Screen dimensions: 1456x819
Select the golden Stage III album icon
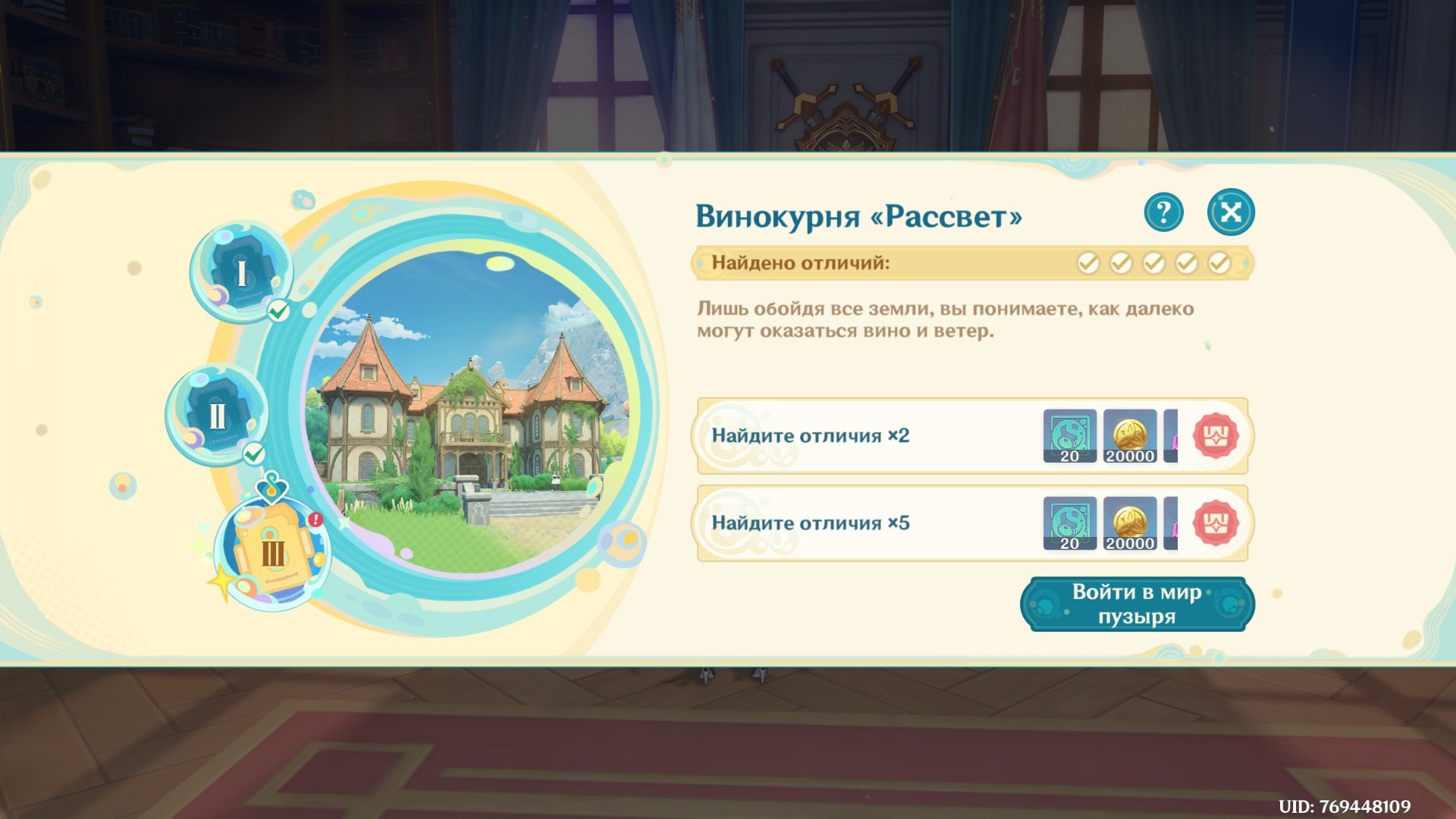coord(273,551)
